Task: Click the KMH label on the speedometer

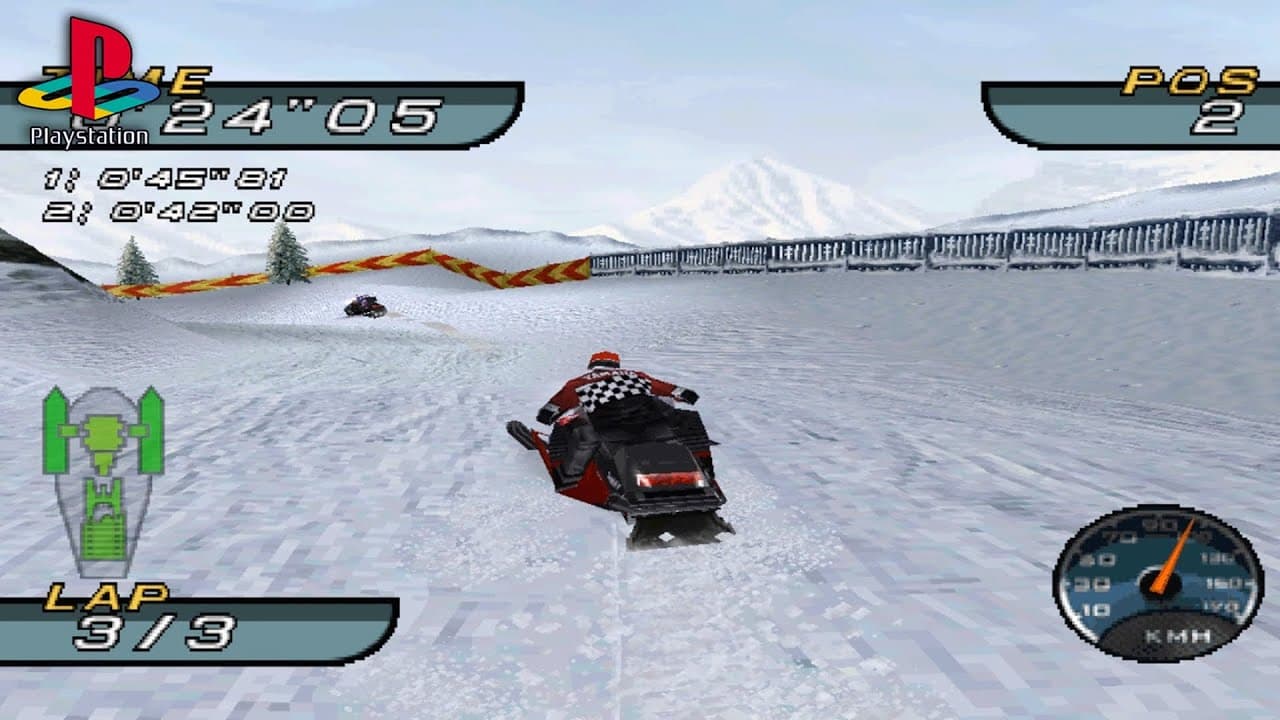Action: [x=1178, y=635]
